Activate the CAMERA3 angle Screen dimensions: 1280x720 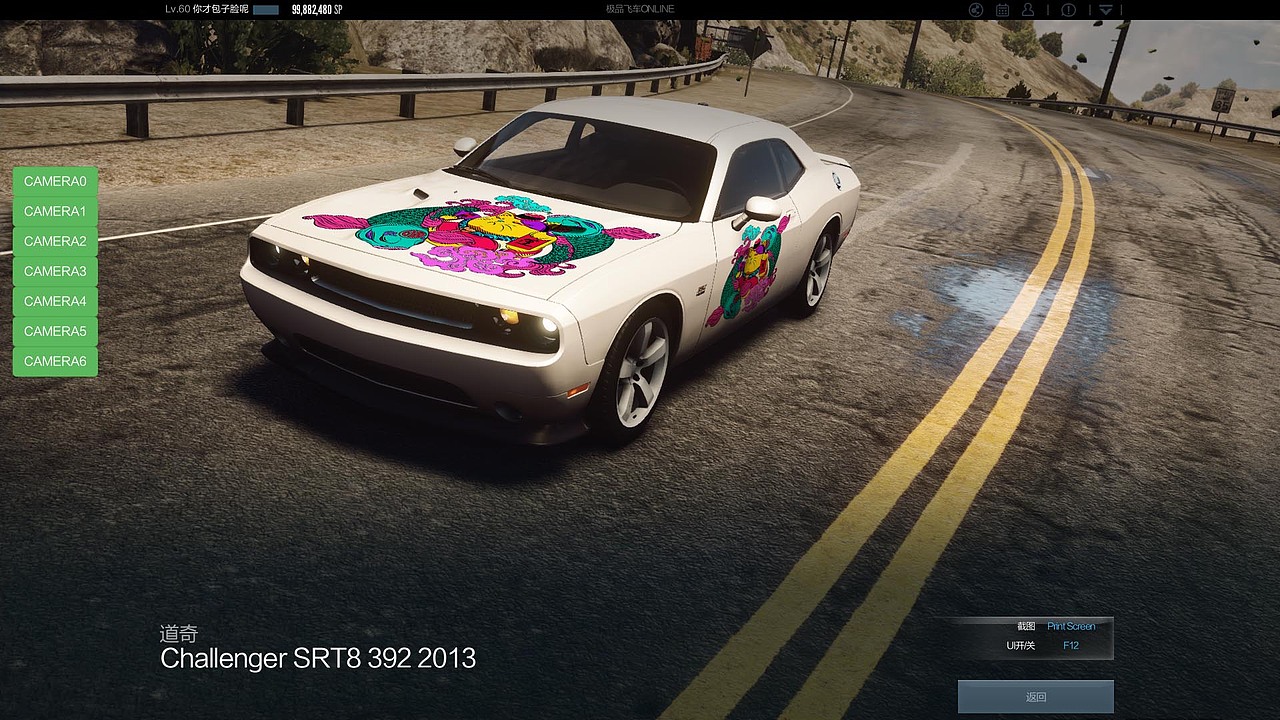55,271
